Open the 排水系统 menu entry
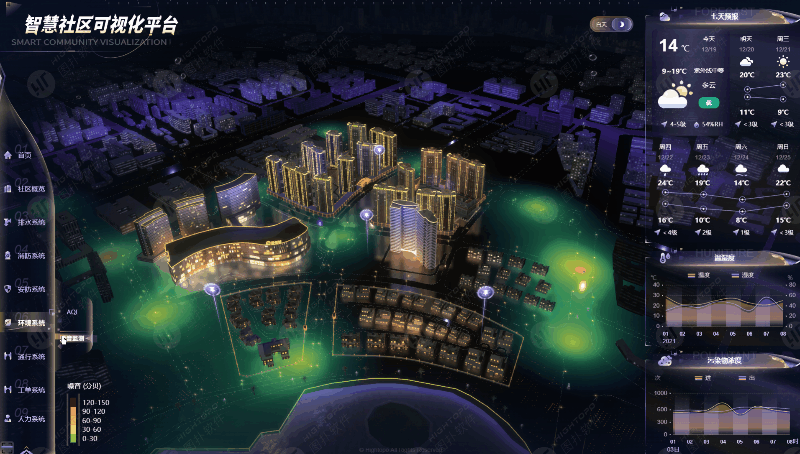Screen dimensions: 800x454 coord(29,221)
